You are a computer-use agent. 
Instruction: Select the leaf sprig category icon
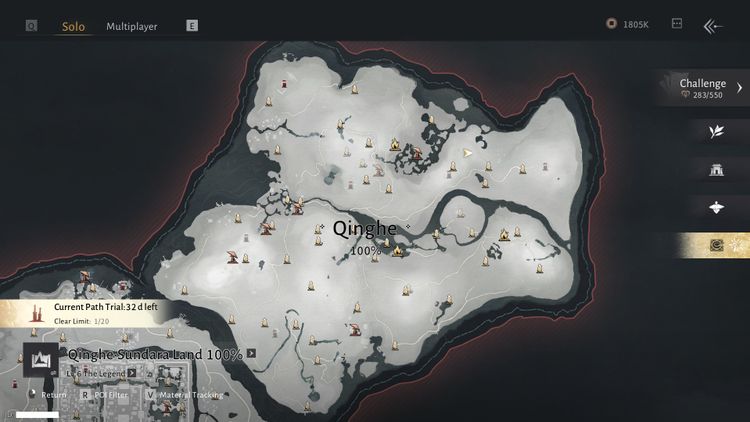click(716, 131)
